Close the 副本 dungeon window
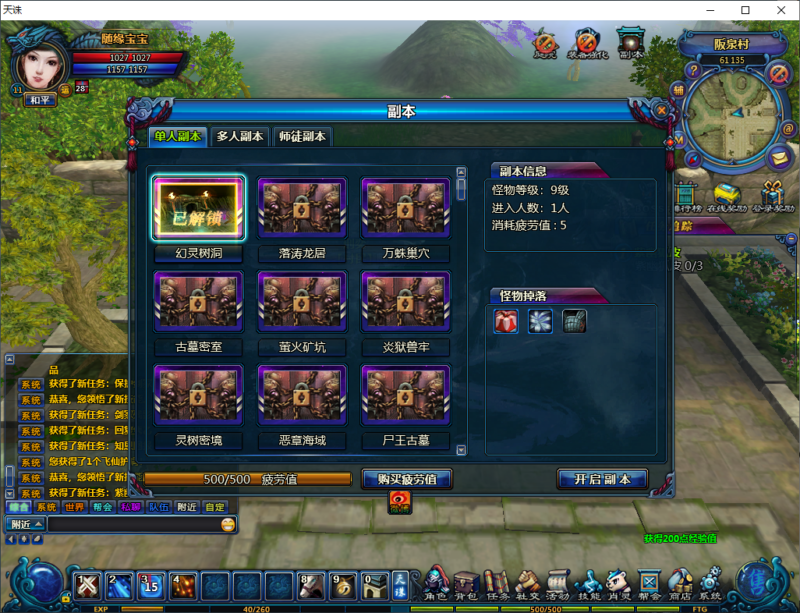The image size is (800, 613). [x=661, y=110]
